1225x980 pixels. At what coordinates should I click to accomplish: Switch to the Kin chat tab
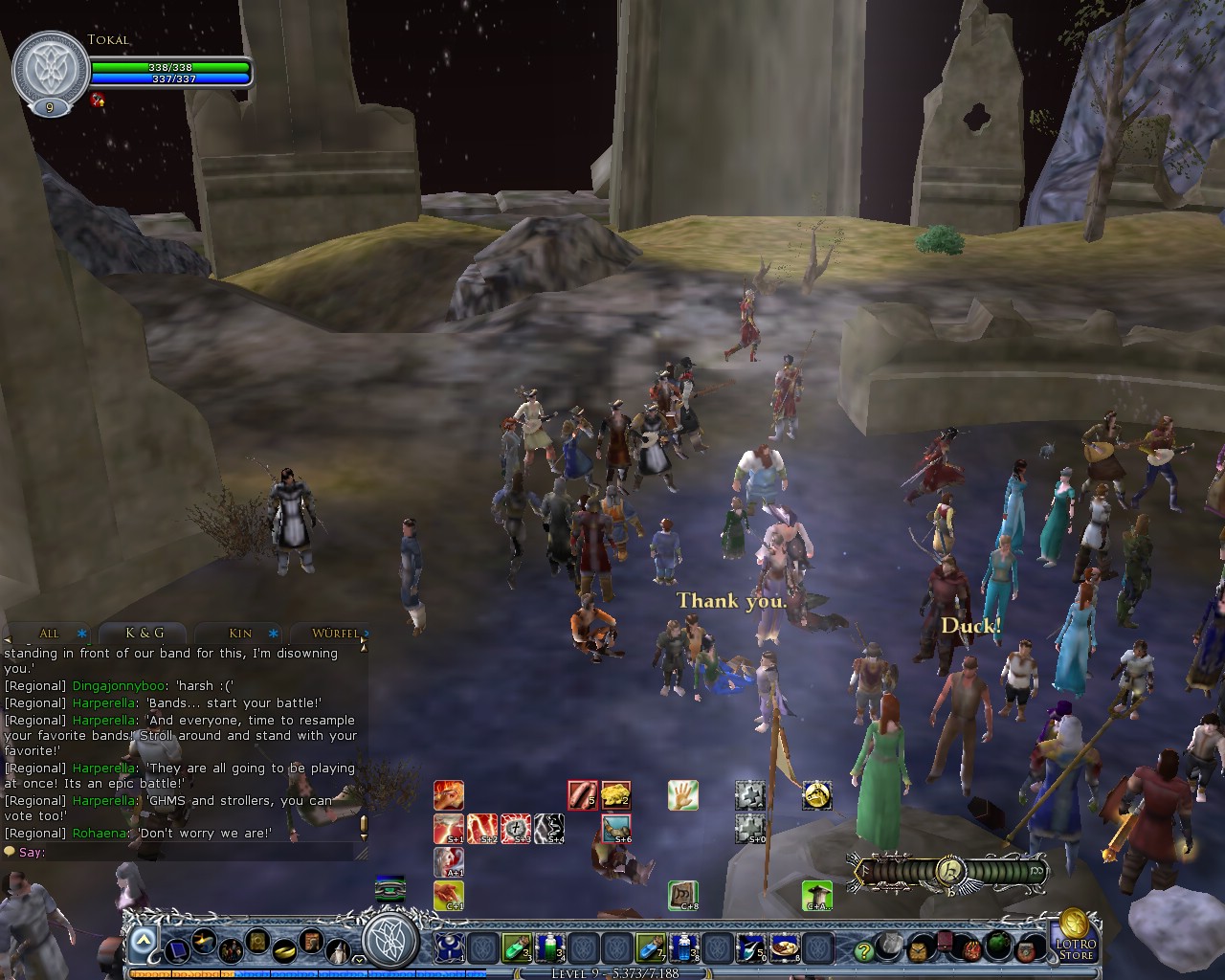pyautogui.click(x=237, y=633)
